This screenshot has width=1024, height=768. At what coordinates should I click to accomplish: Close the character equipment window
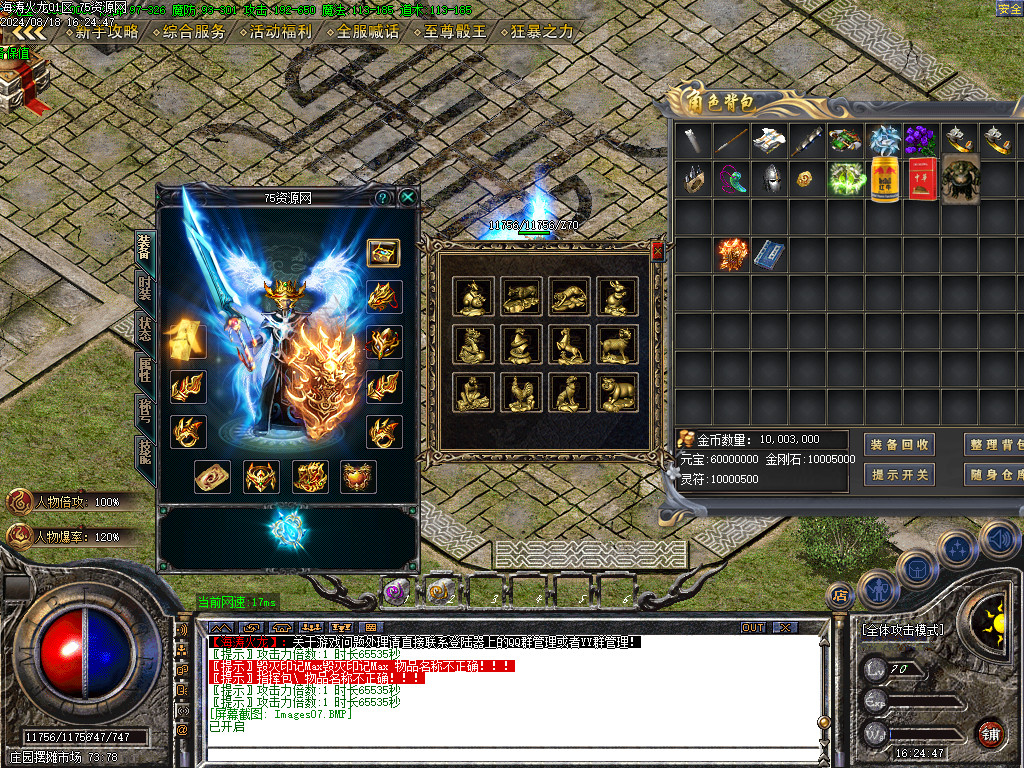tap(408, 198)
